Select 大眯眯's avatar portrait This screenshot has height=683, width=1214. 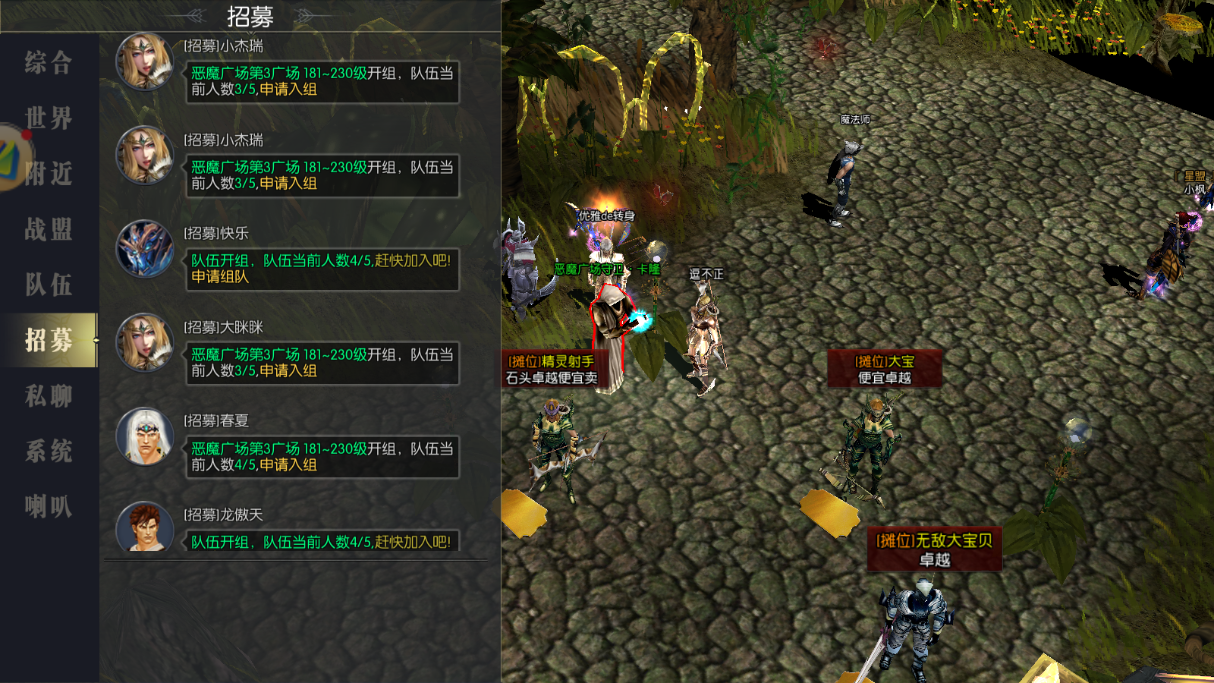coord(145,342)
